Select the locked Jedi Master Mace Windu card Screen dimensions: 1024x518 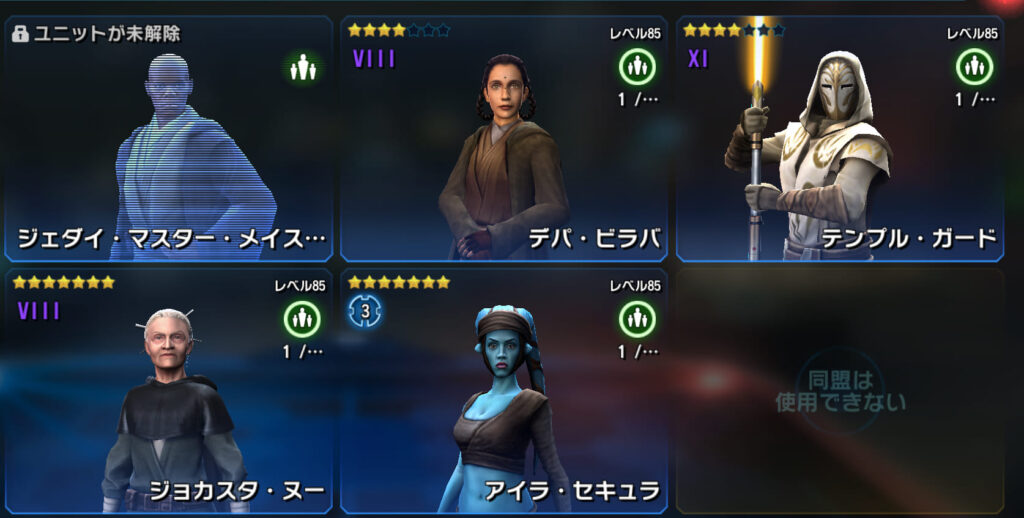tap(169, 140)
